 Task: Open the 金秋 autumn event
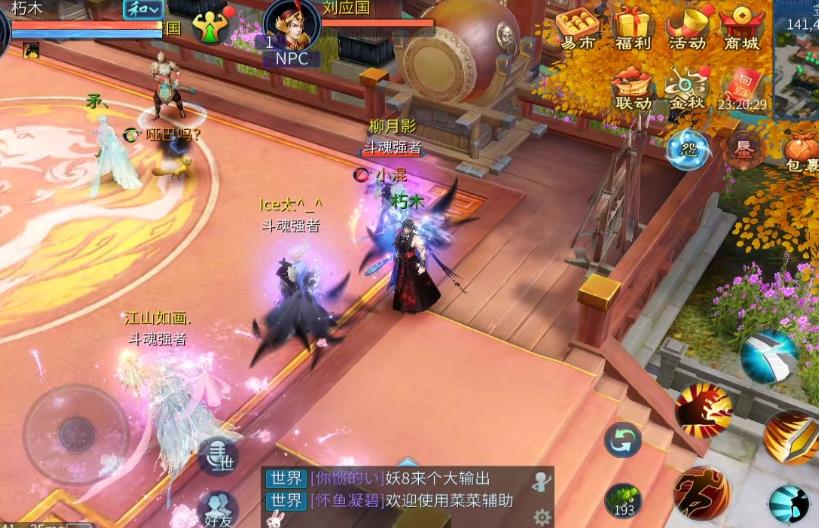688,87
